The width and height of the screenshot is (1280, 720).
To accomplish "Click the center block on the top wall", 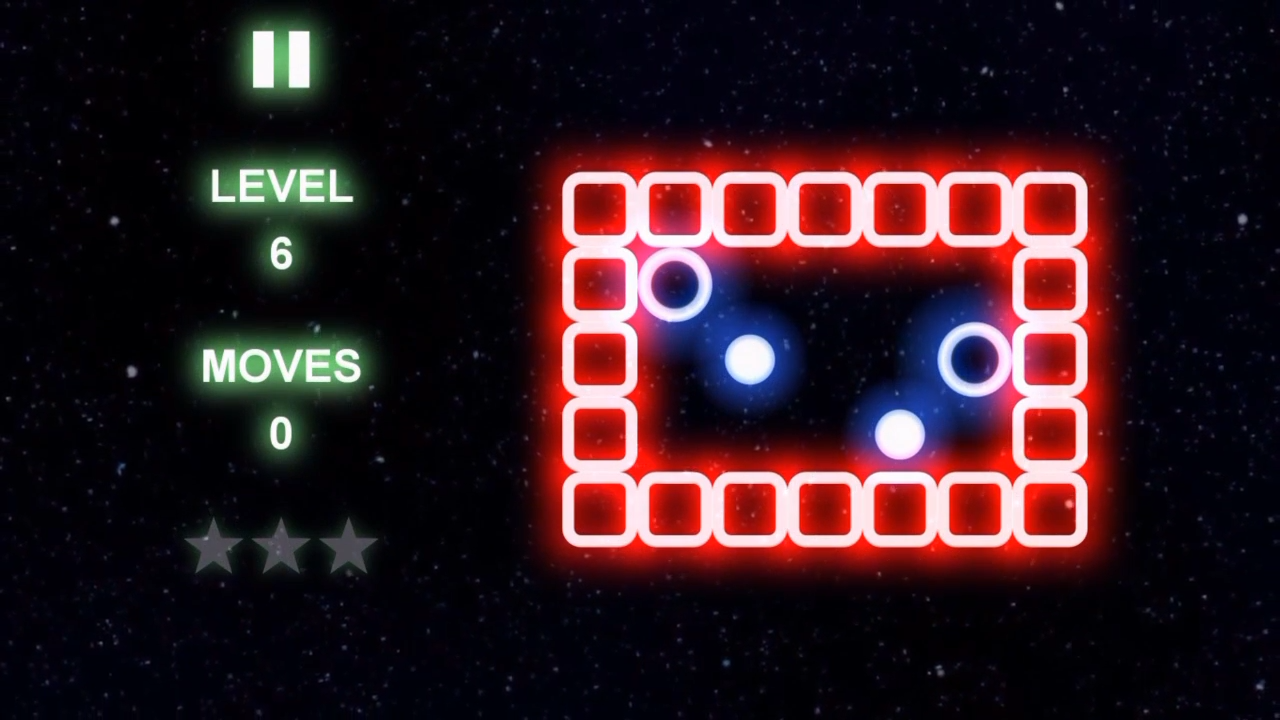I will tap(823, 207).
